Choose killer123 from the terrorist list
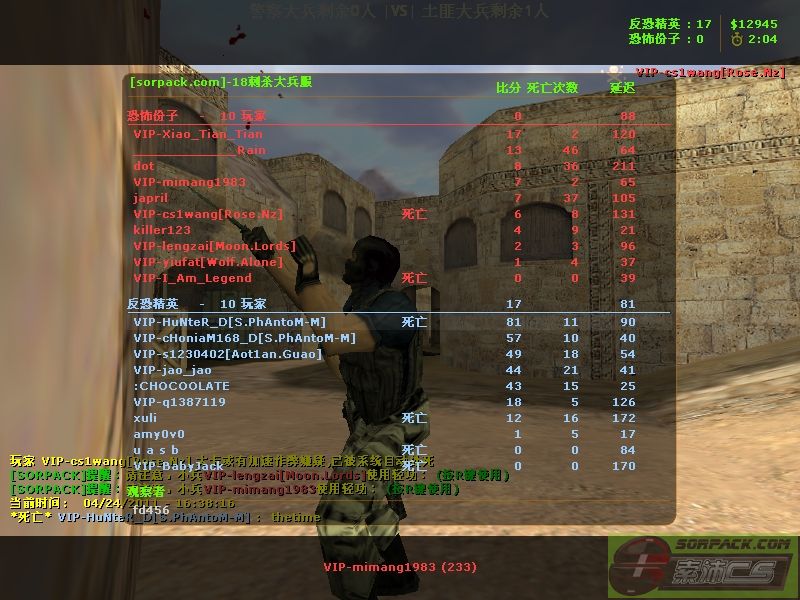The height and width of the screenshot is (600, 800). pos(162,230)
